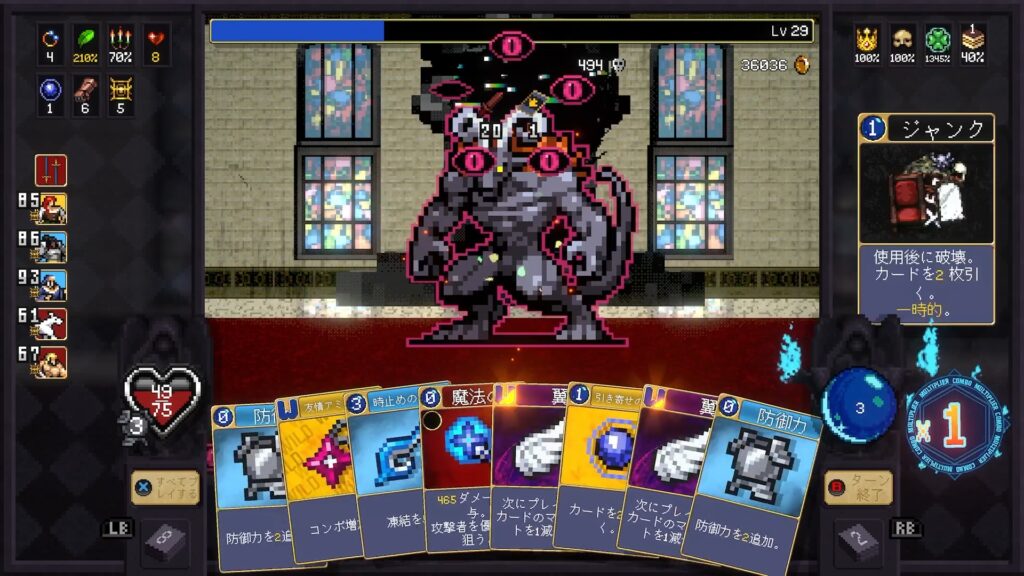
Task: Open the draw pile deck showing 8
Action: [163, 541]
